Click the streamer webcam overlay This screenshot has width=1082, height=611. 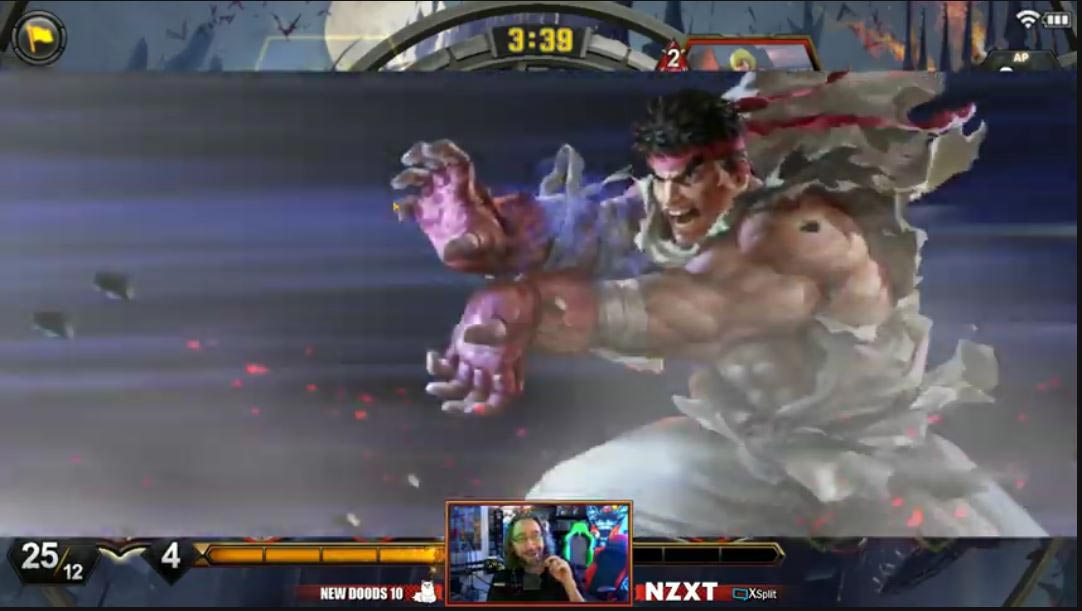click(x=539, y=552)
